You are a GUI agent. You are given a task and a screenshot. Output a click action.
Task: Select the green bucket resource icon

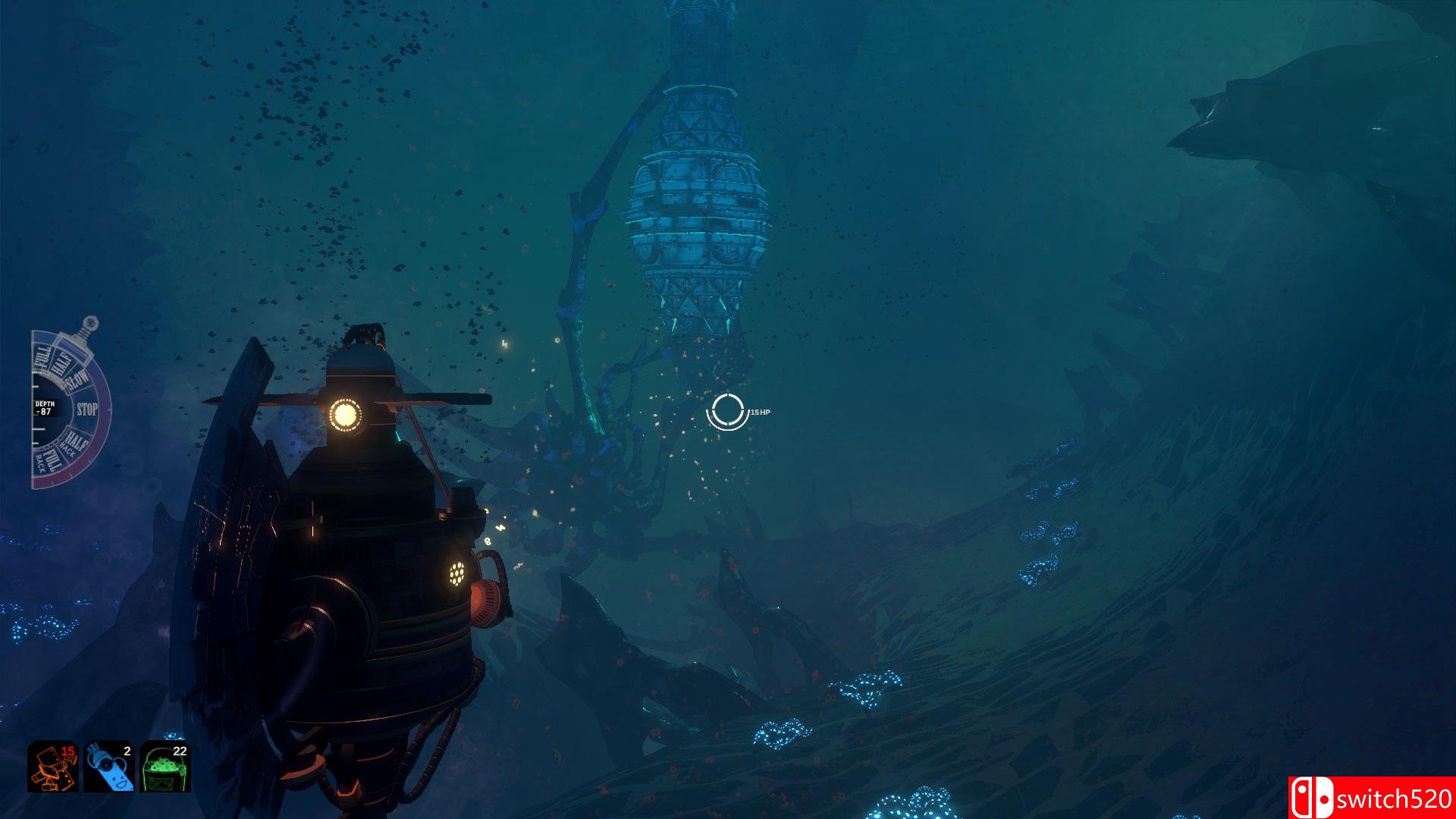coord(165,767)
